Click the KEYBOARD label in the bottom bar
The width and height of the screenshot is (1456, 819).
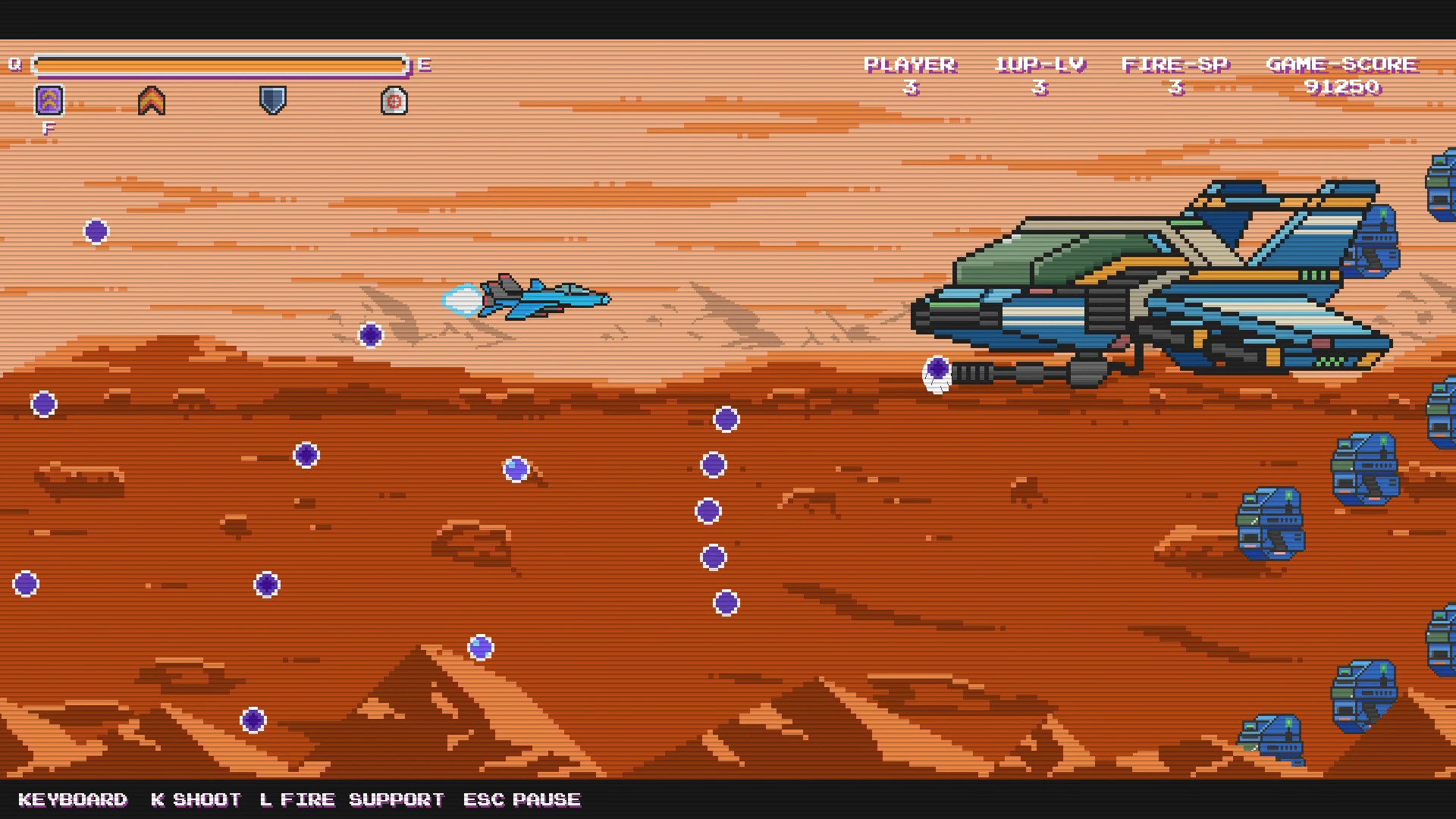[x=74, y=799]
